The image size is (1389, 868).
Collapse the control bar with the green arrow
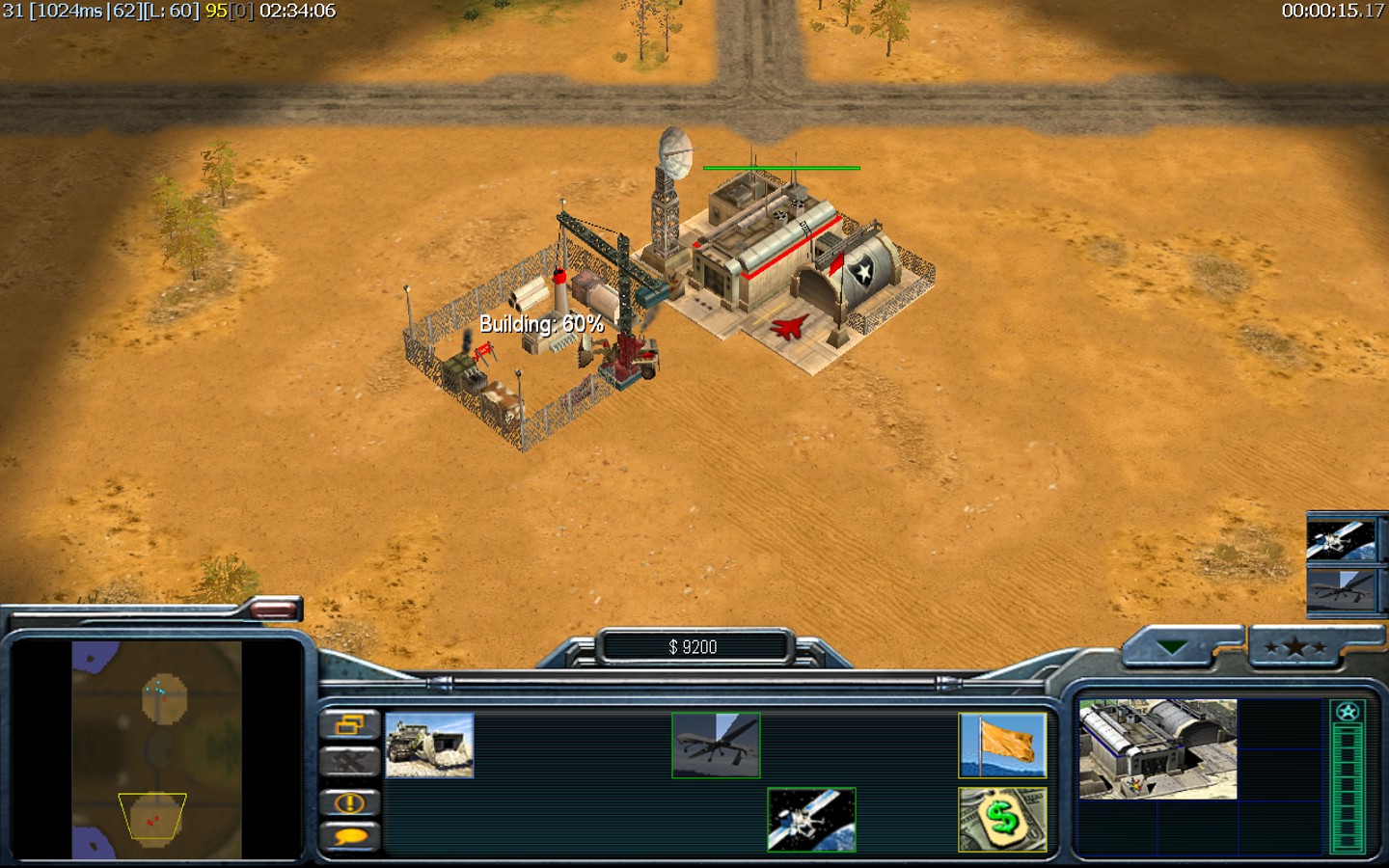click(x=1171, y=647)
